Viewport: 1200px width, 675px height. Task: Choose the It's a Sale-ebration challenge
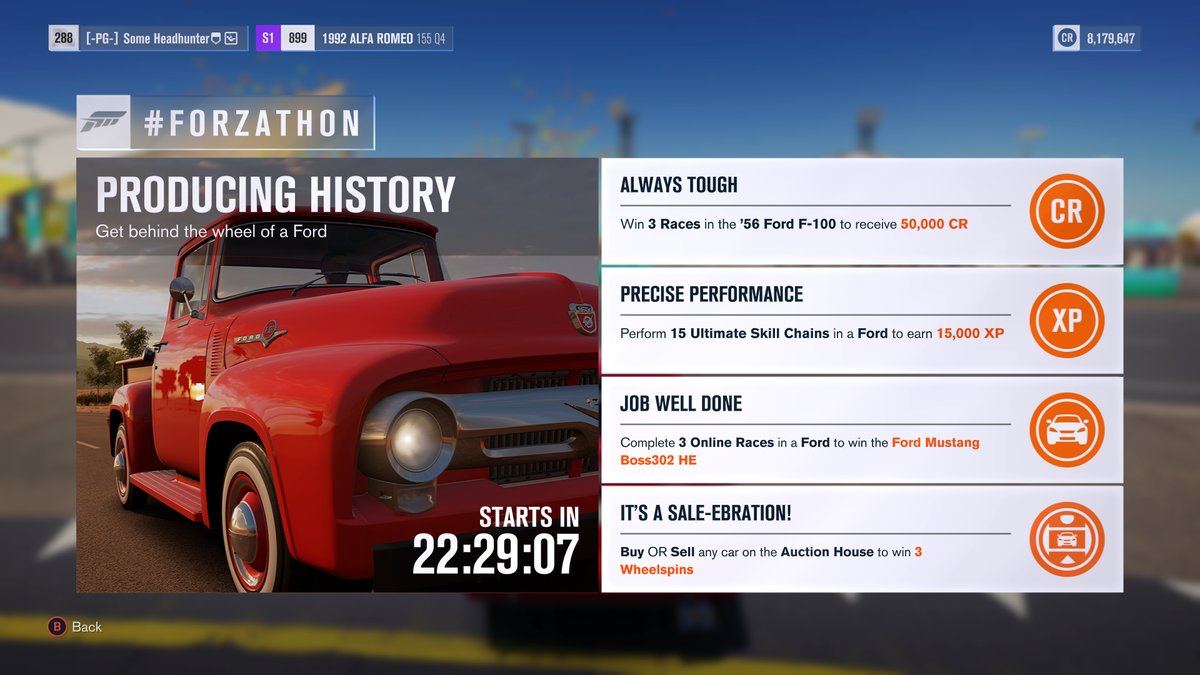(x=815, y=540)
